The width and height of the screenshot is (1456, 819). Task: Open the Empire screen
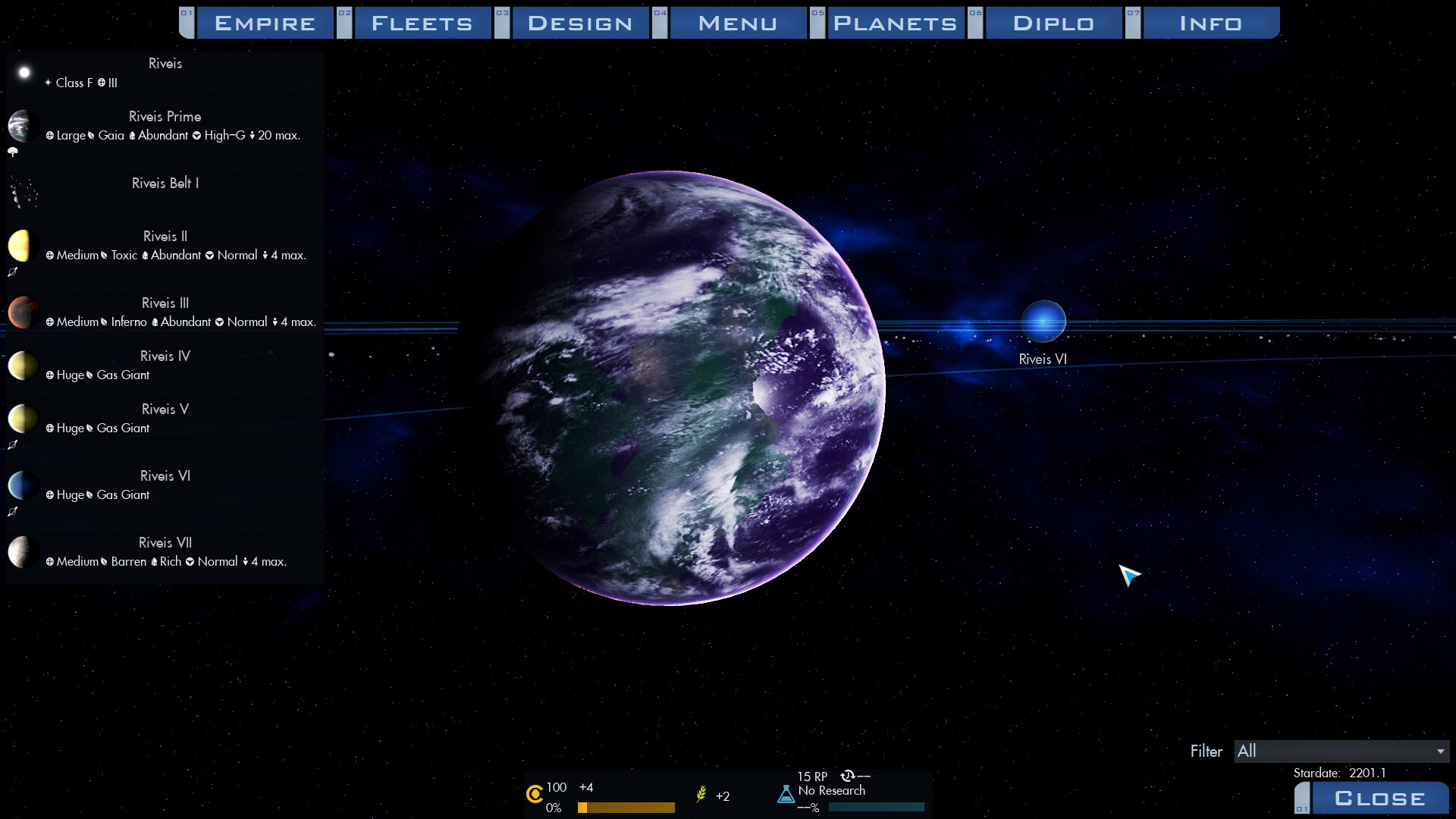[265, 23]
